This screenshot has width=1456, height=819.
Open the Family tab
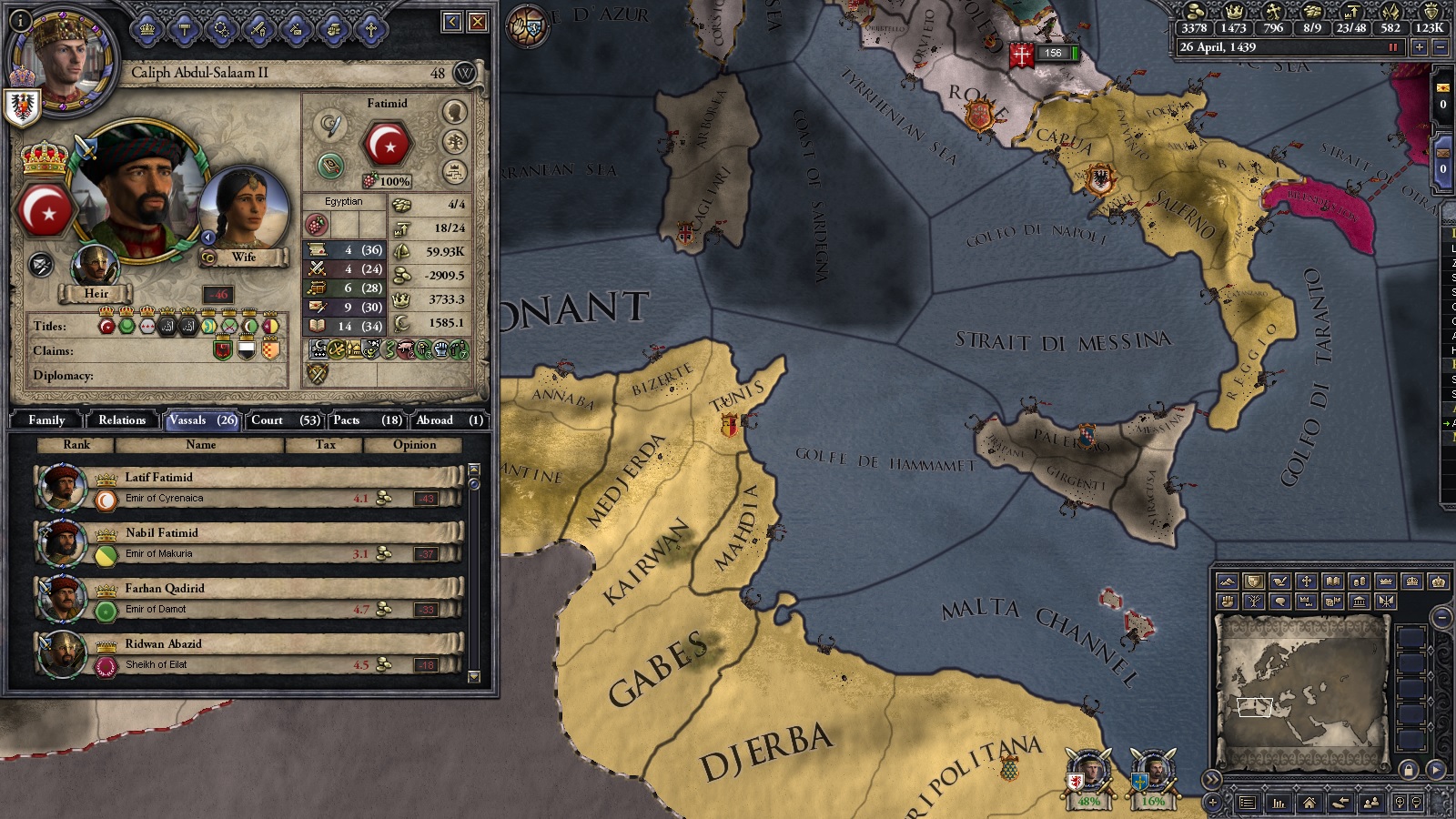coord(45,420)
